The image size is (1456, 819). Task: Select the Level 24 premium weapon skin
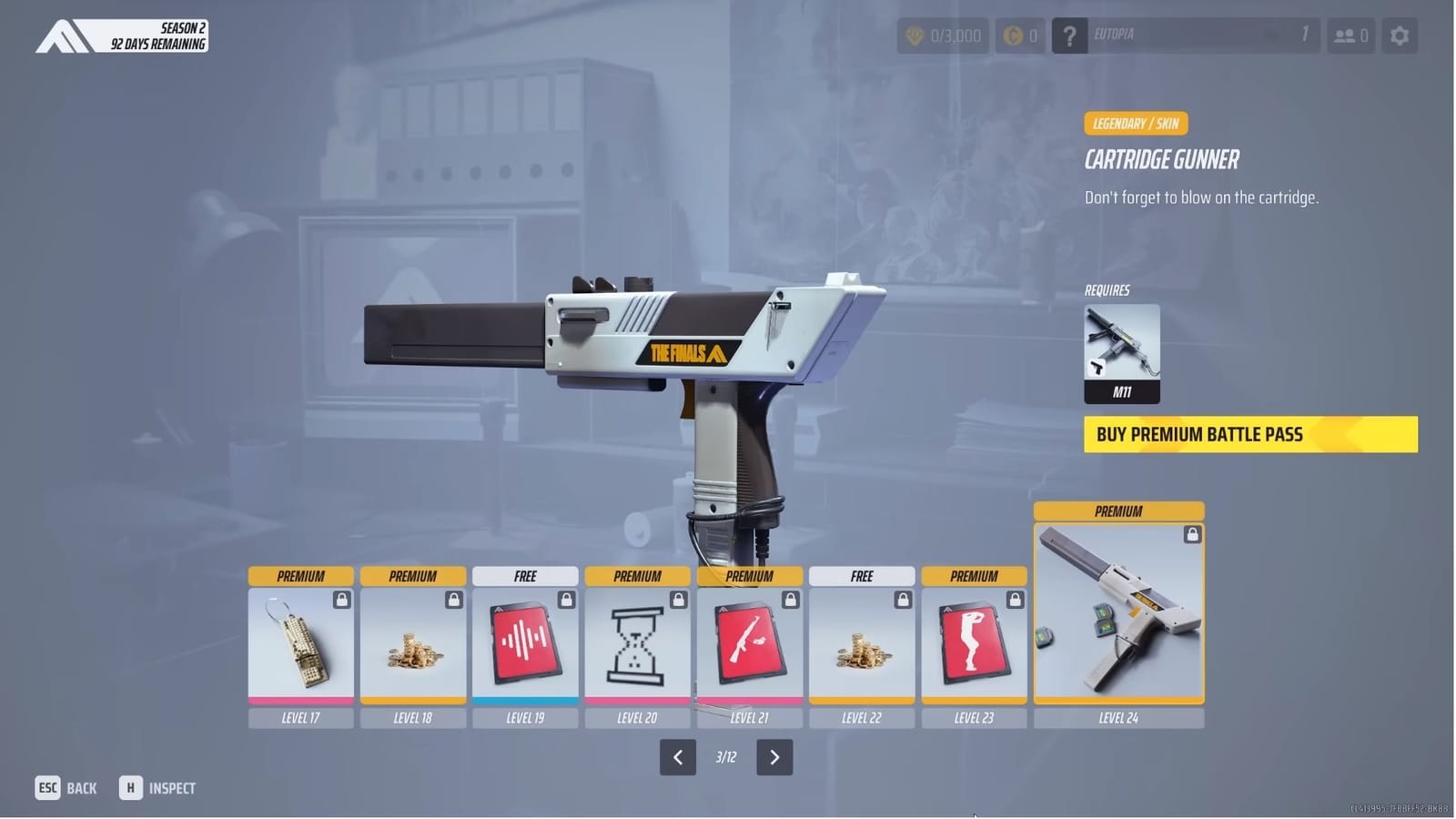(1118, 612)
